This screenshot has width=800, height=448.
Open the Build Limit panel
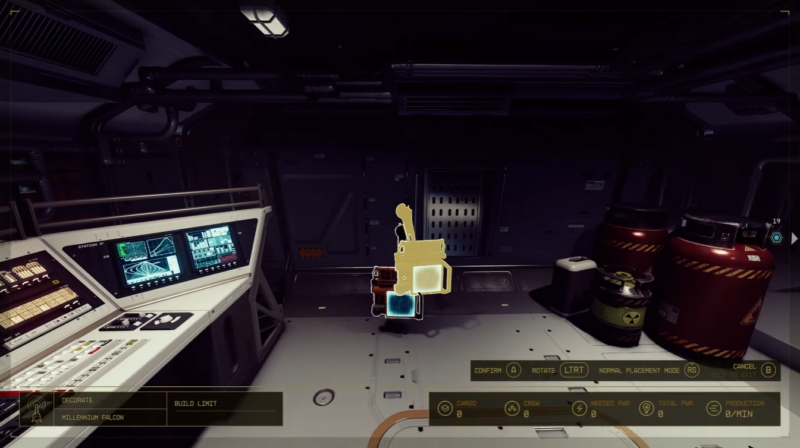pos(195,403)
